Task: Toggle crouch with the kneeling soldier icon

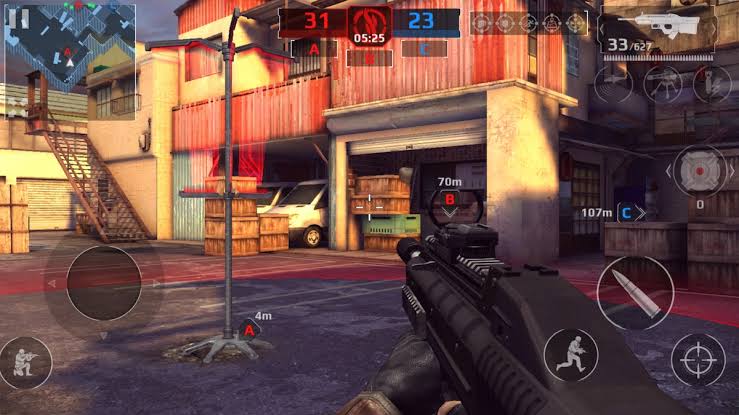Action: coord(27,362)
